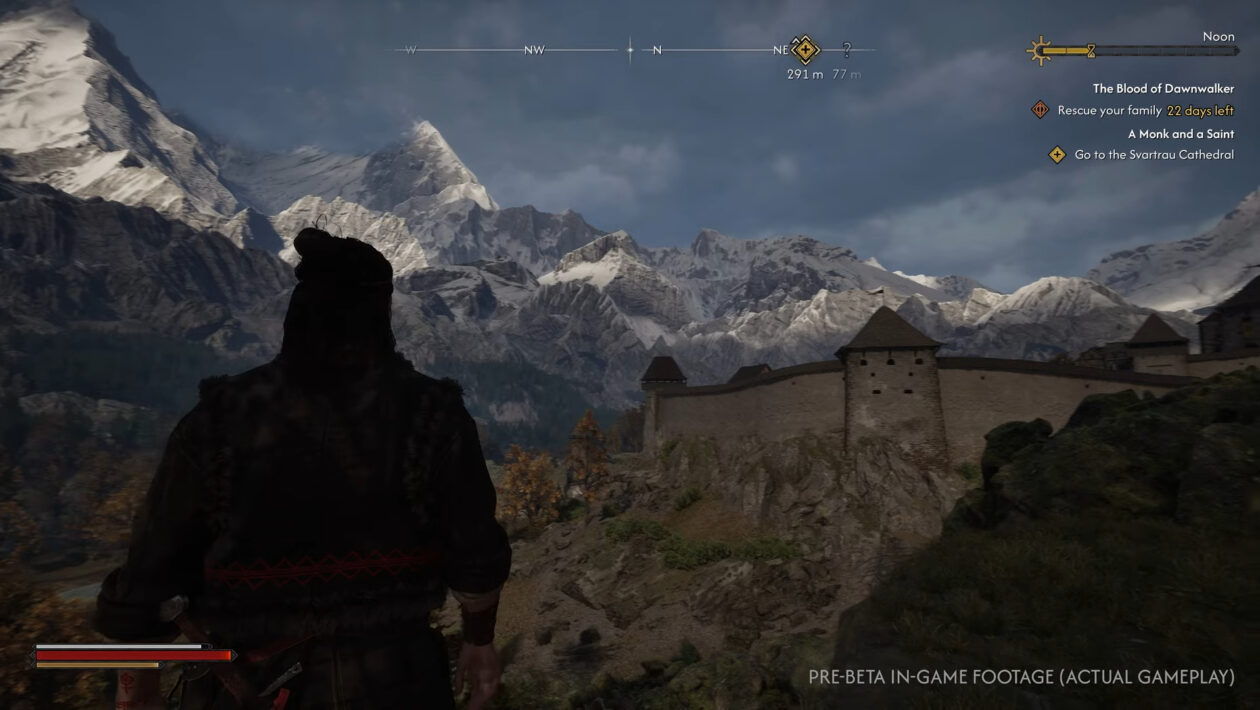Screen dimensions: 1260x710
Task: Select the Rescue your family objective
Action: [x=1109, y=111]
